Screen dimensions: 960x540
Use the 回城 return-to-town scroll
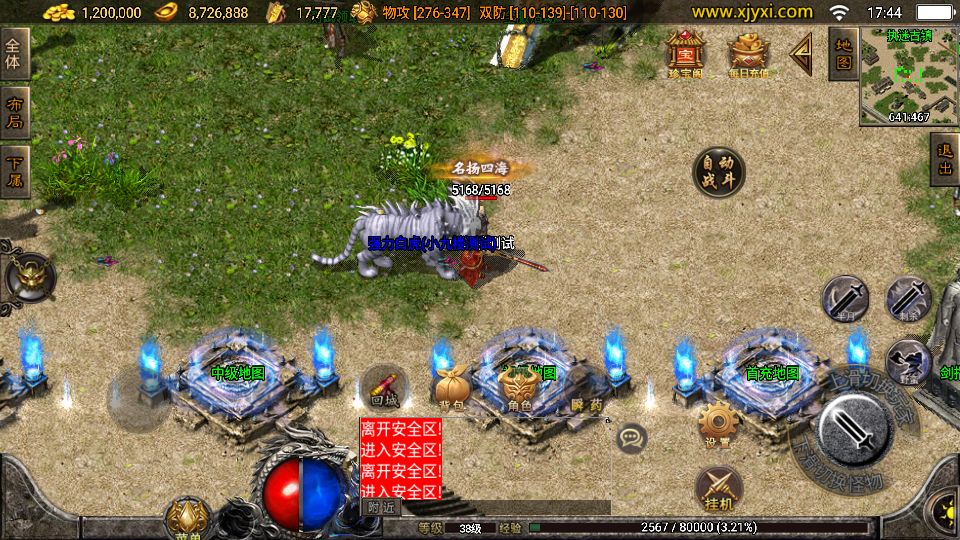tap(383, 387)
